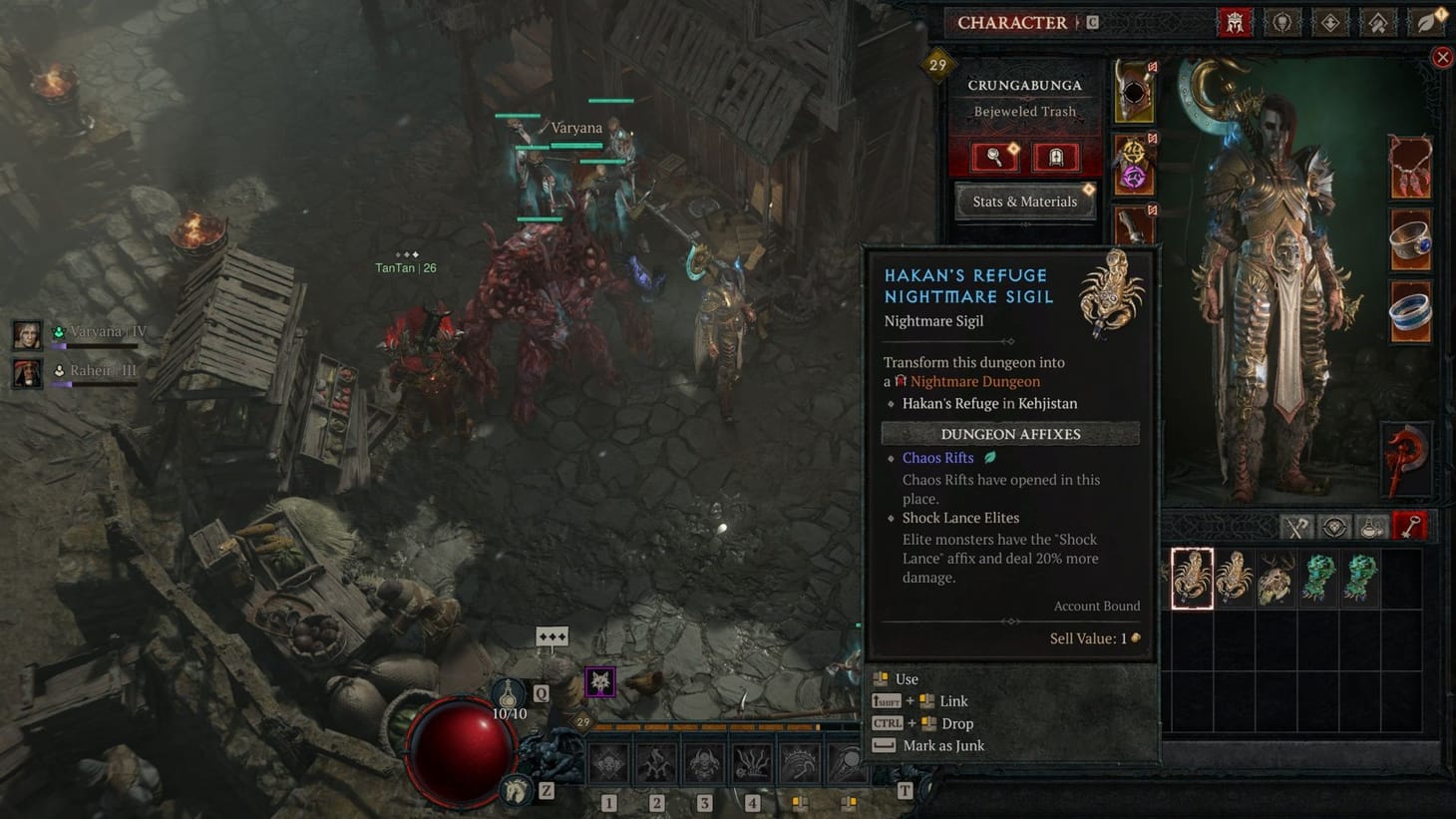This screenshot has width=1456, height=819.
Task: Click the red health globe
Action: coord(462,749)
